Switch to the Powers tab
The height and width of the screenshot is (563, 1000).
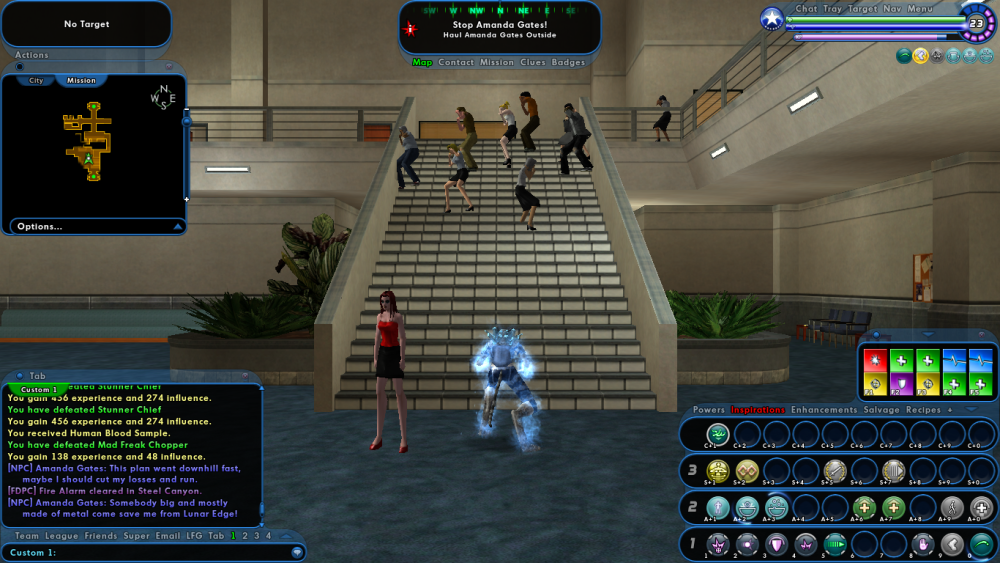[708, 410]
